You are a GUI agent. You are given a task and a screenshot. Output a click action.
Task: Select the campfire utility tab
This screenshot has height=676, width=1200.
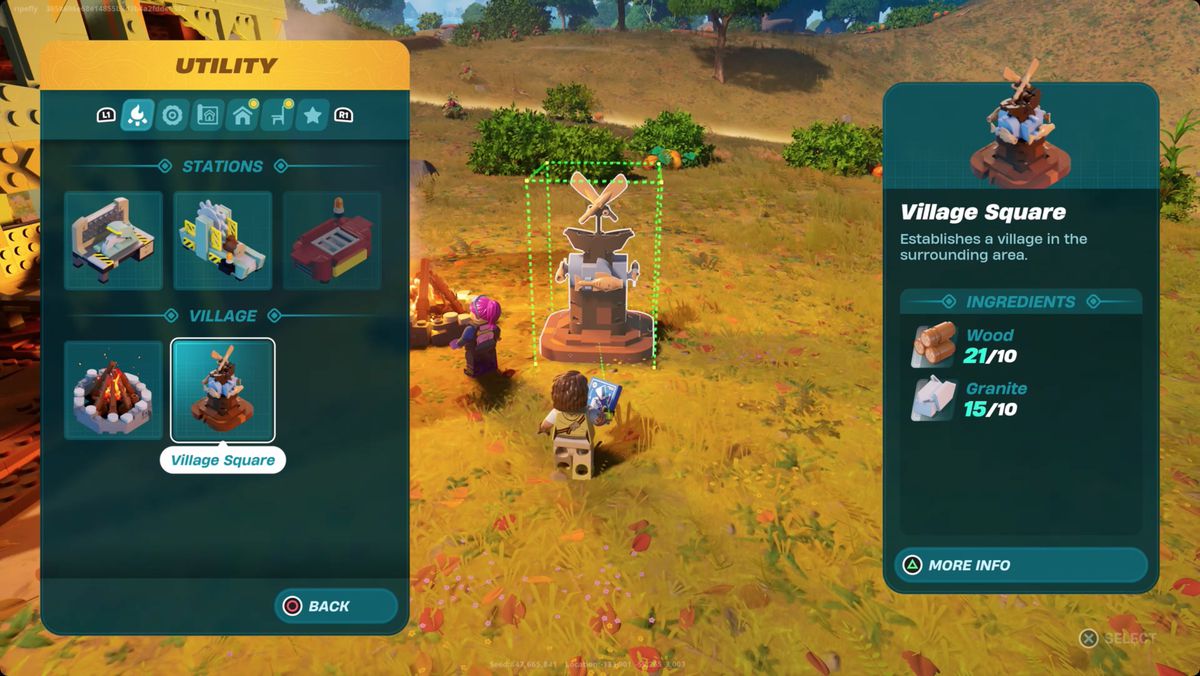pos(137,116)
